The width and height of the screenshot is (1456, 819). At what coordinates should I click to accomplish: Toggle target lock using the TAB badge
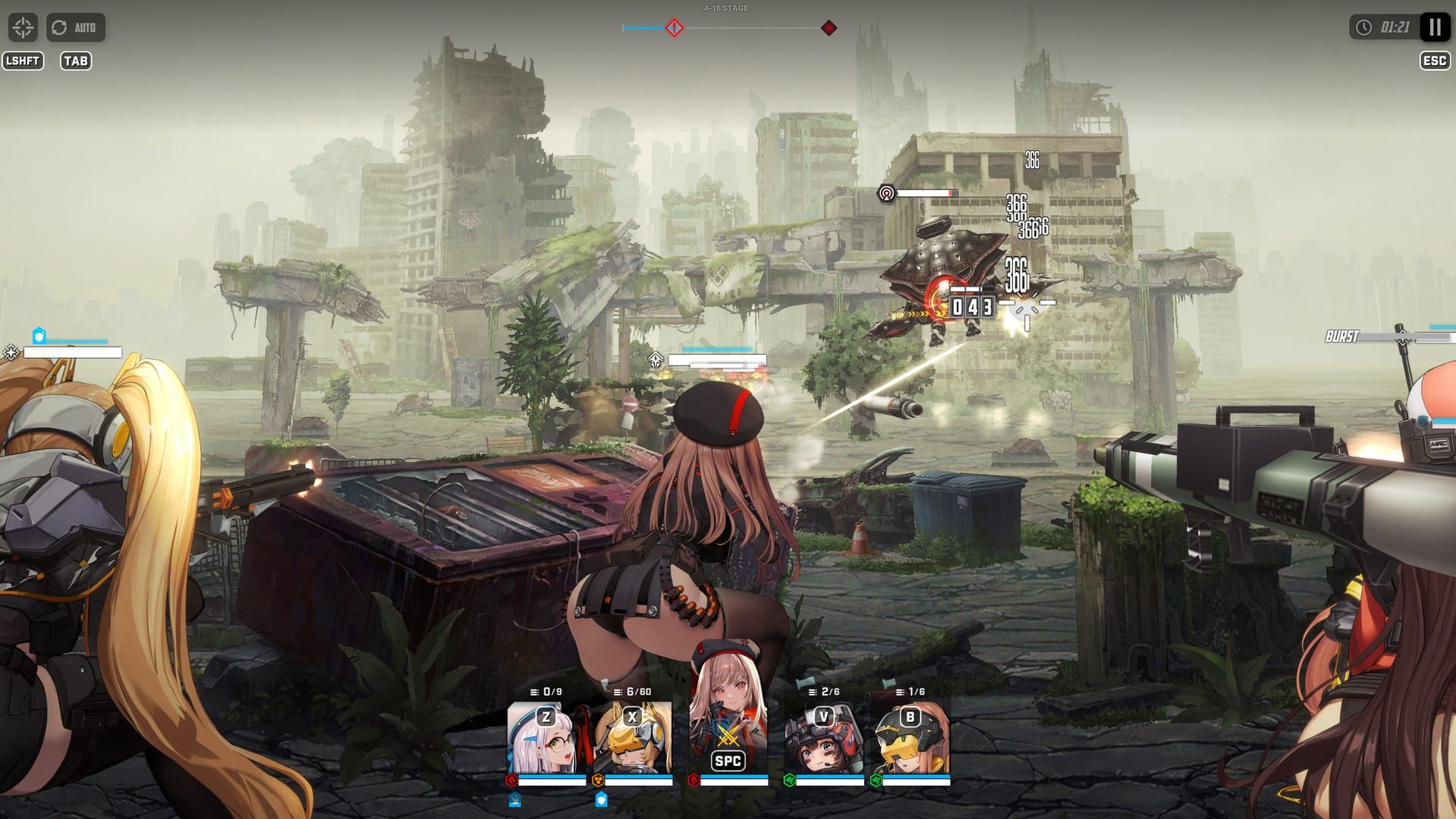pos(76,61)
